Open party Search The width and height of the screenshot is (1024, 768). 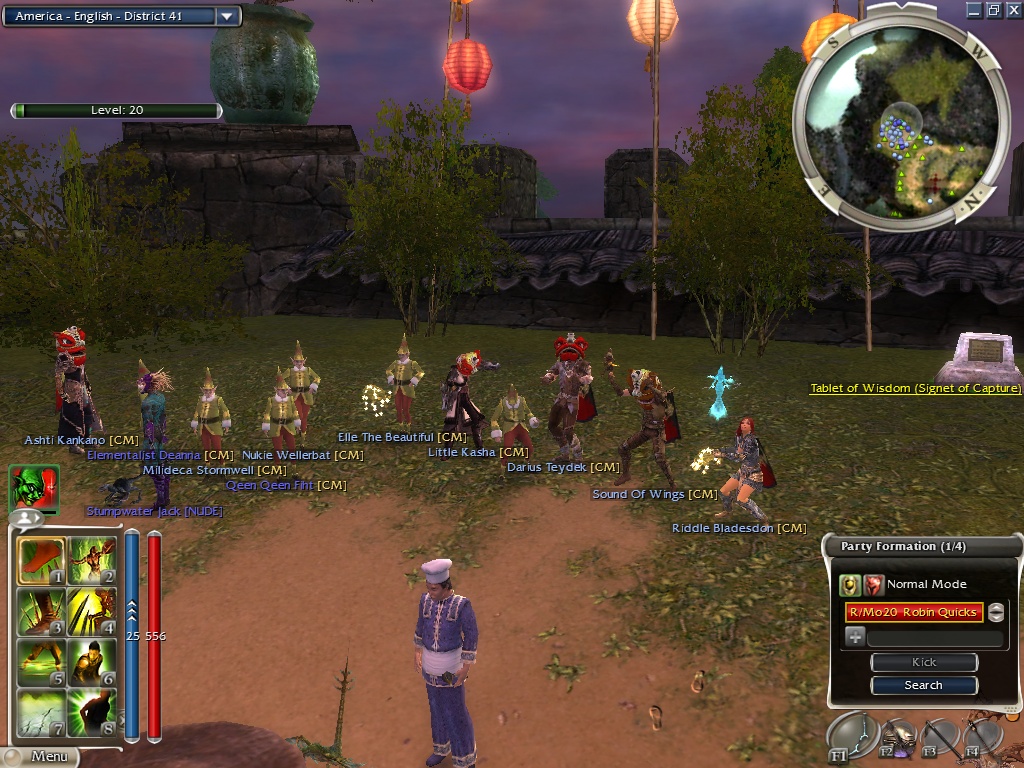click(x=923, y=685)
